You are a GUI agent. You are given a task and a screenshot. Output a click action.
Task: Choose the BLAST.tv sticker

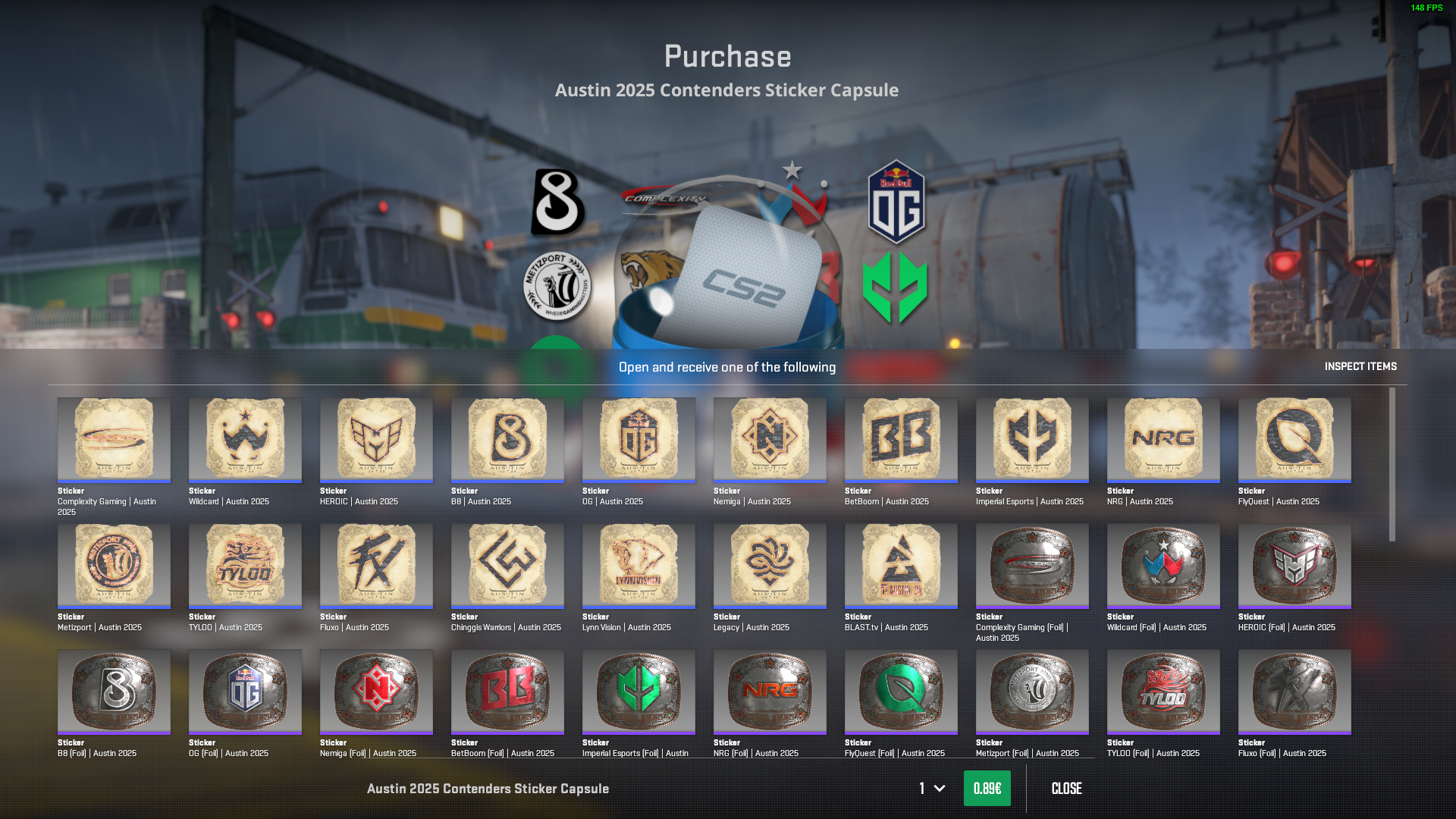click(901, 565)
